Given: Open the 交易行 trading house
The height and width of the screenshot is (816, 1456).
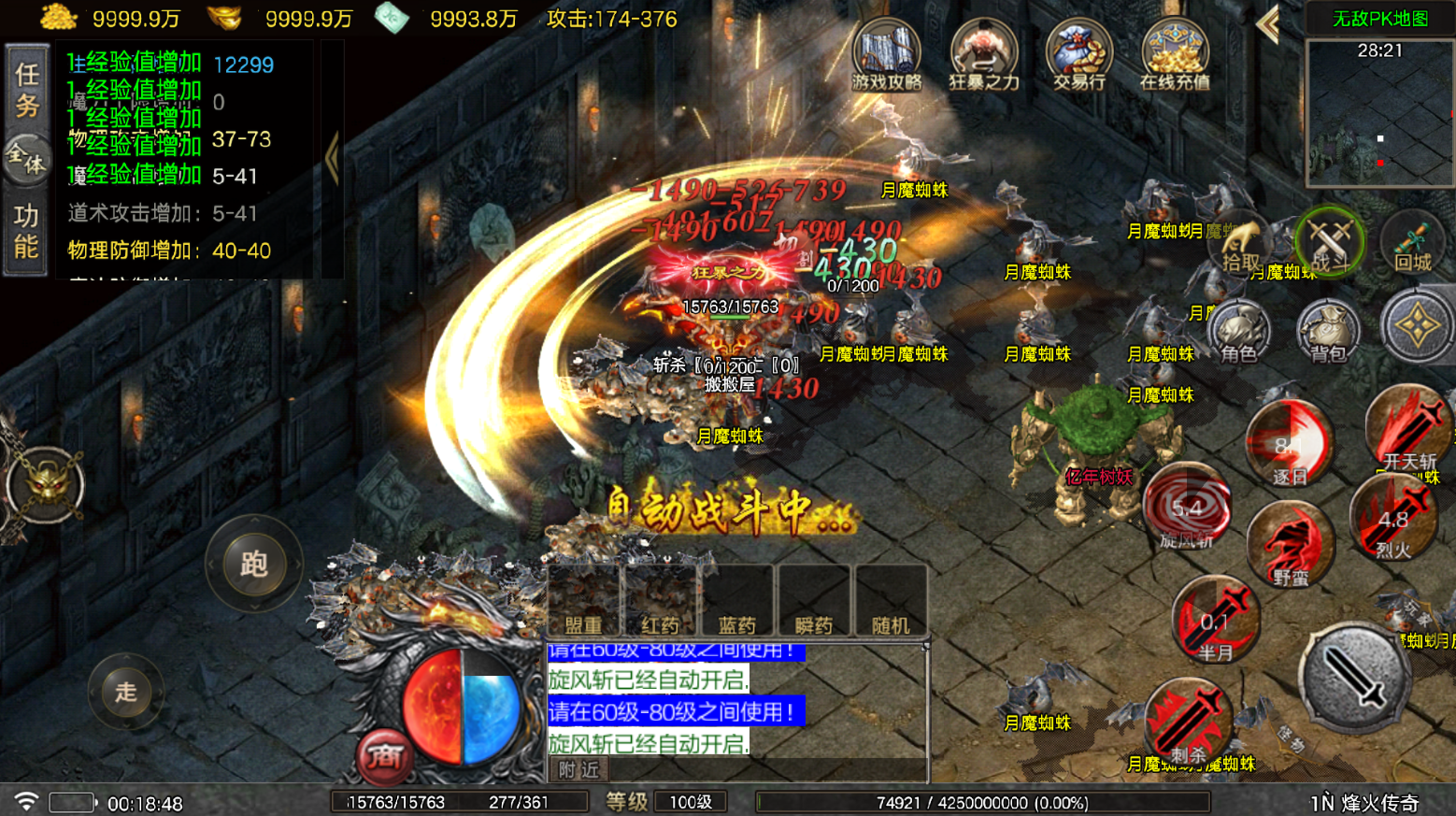Looking at the screenshot, I should point(1079,56).
